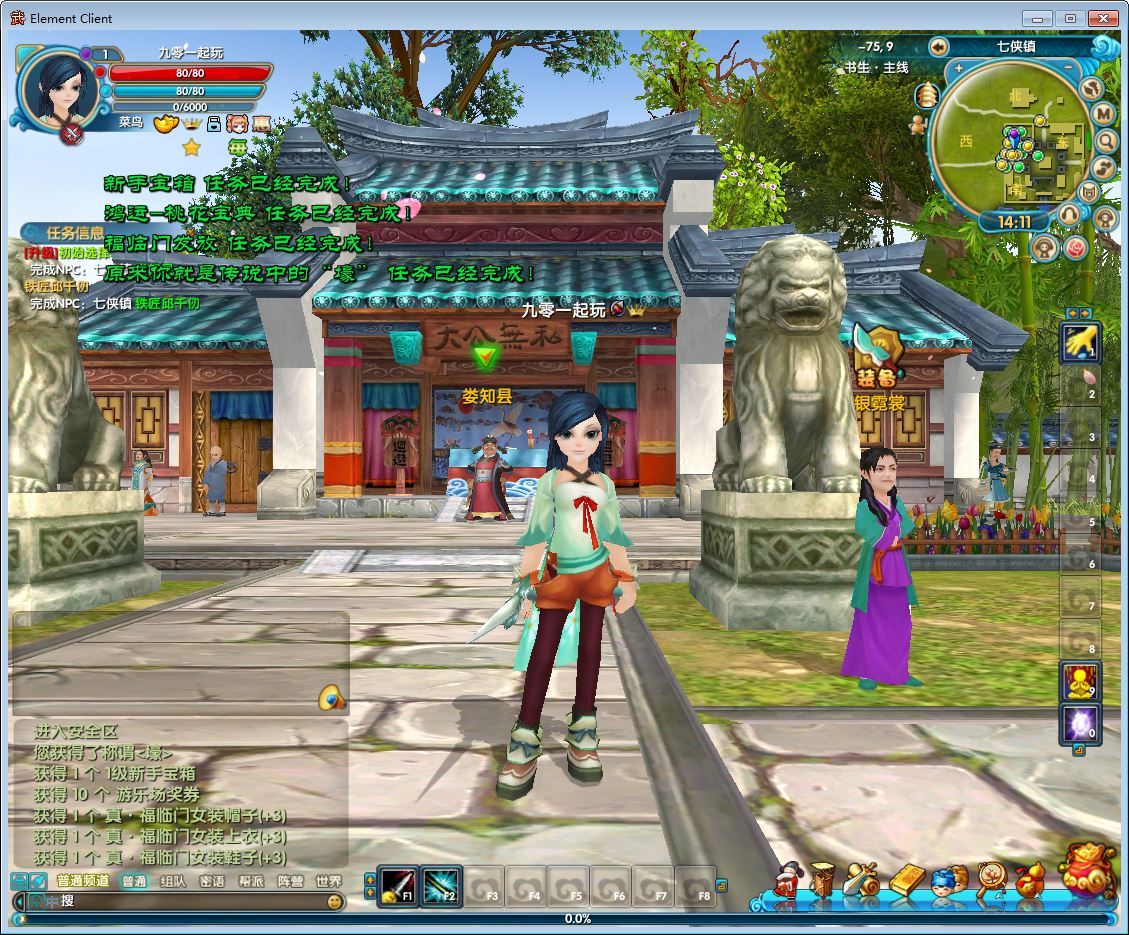This screenshot has width=1129, height=935.
Task: Zoom in the minimap with the plus button
Action: click(959, 69)
